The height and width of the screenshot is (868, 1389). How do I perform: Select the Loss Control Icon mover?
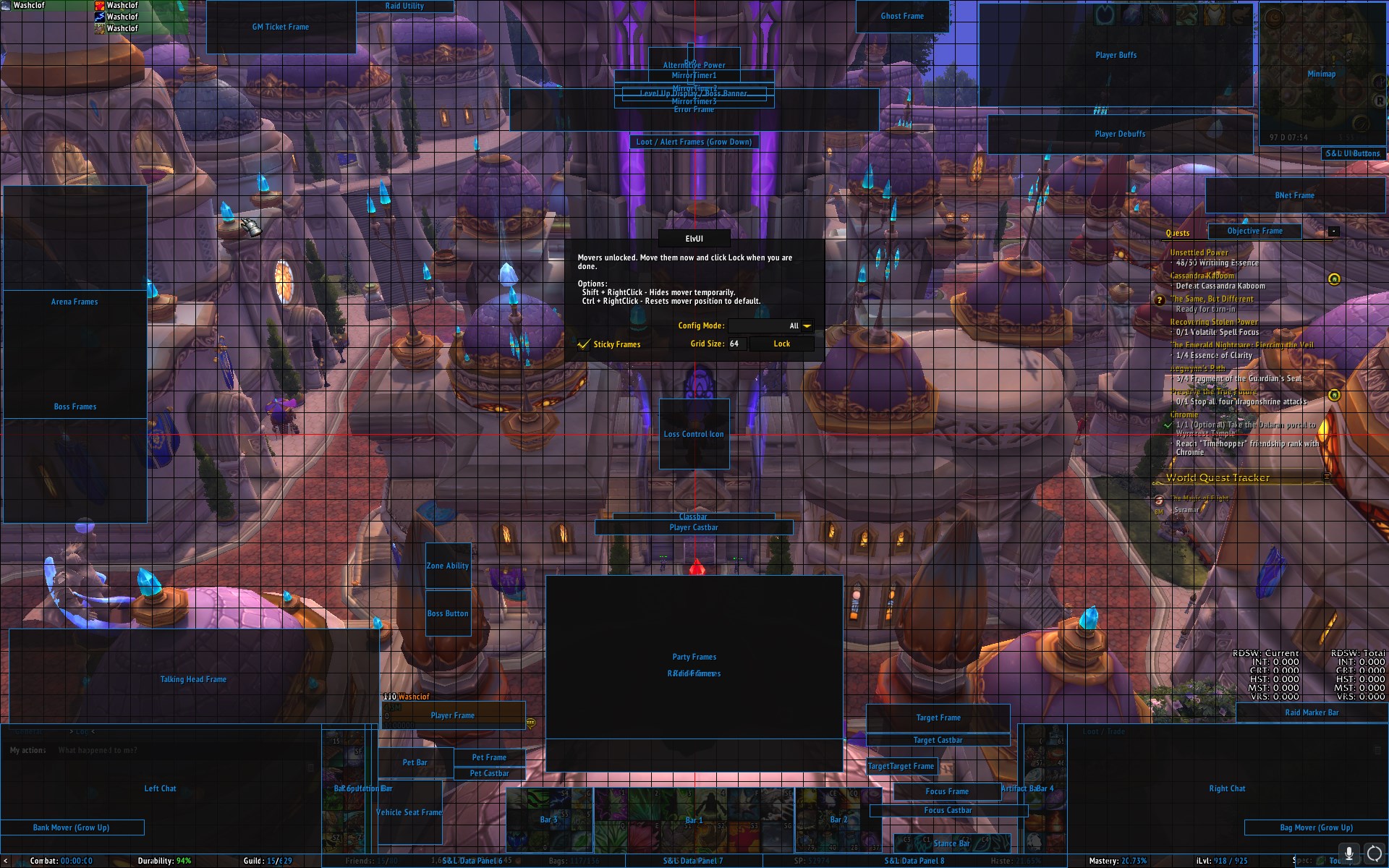[694, 434]
